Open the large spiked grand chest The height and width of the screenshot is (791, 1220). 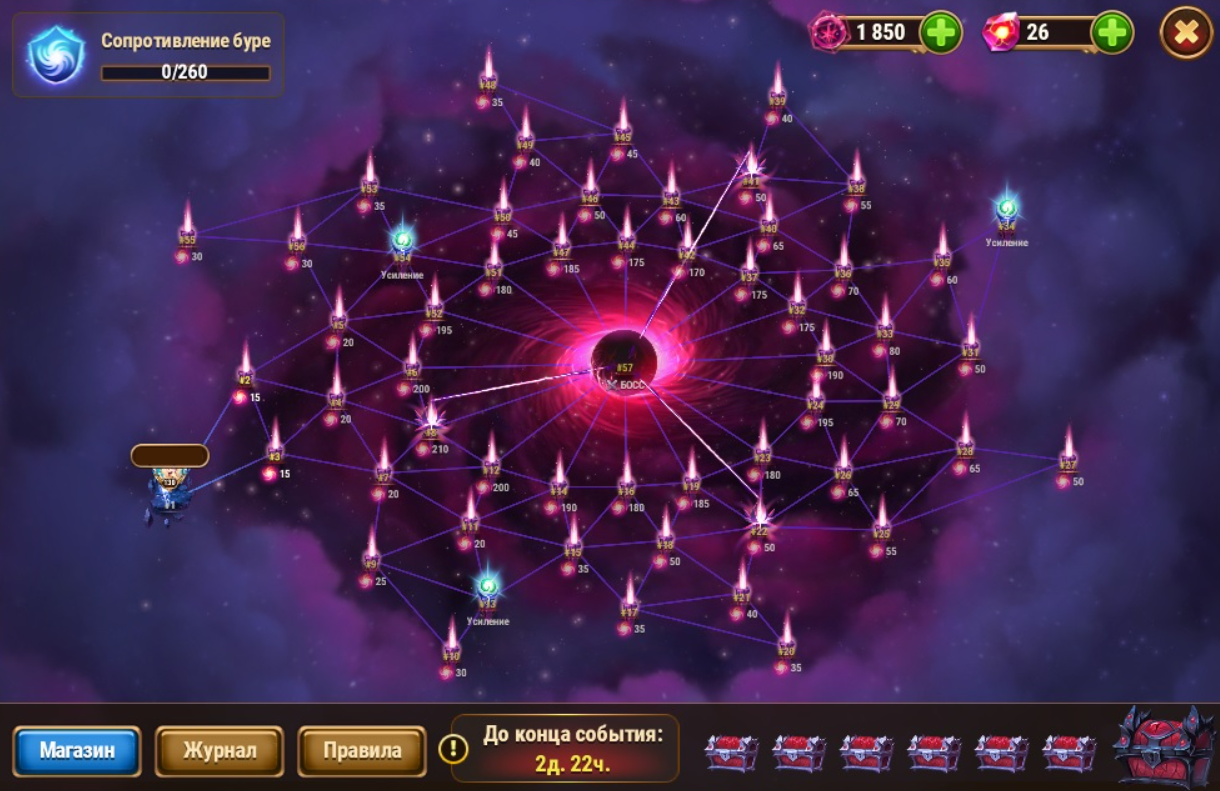click(x=1160, y=748)
